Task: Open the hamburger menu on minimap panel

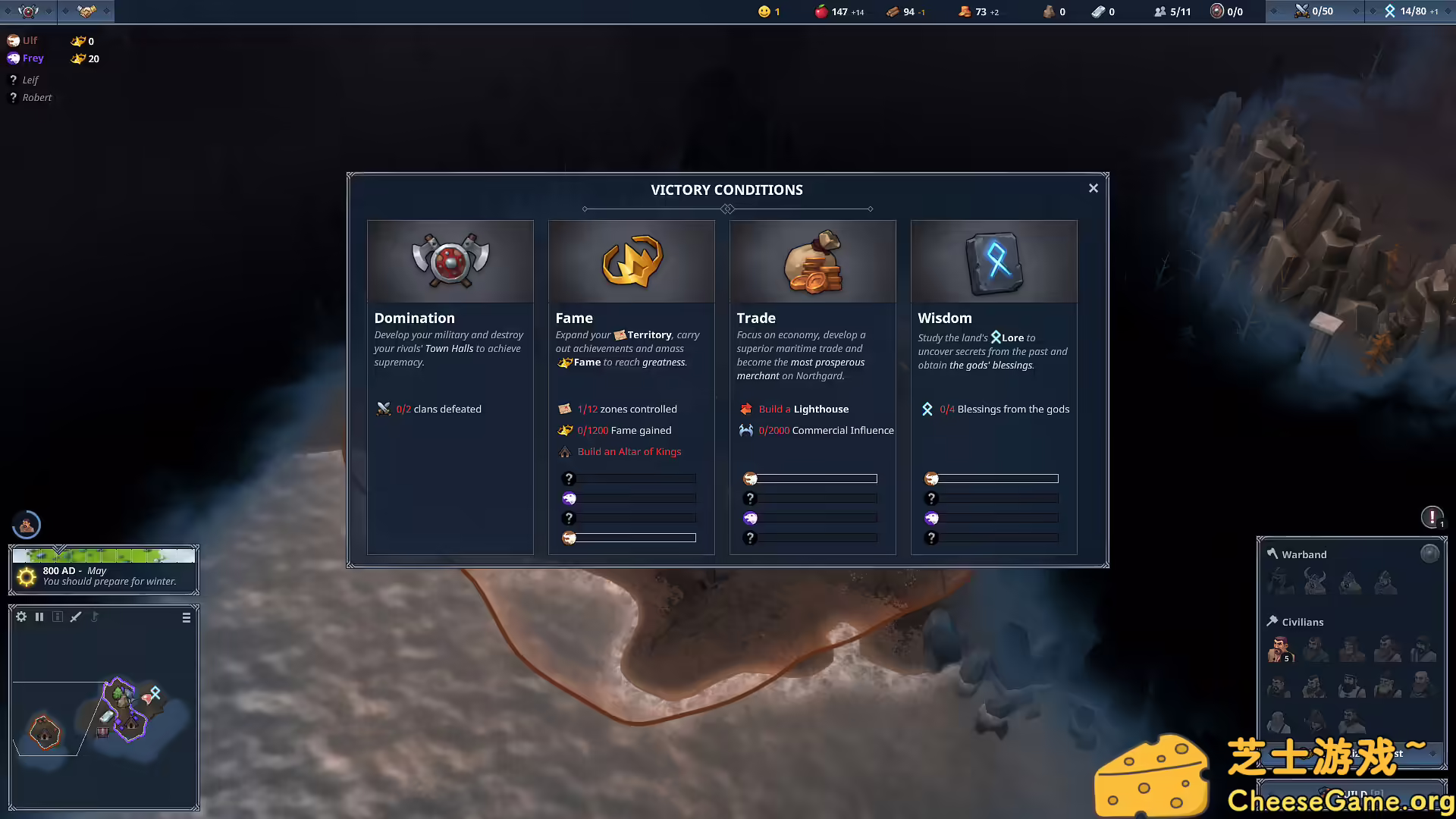Action: pyautogui.click(x=186, y=618)
